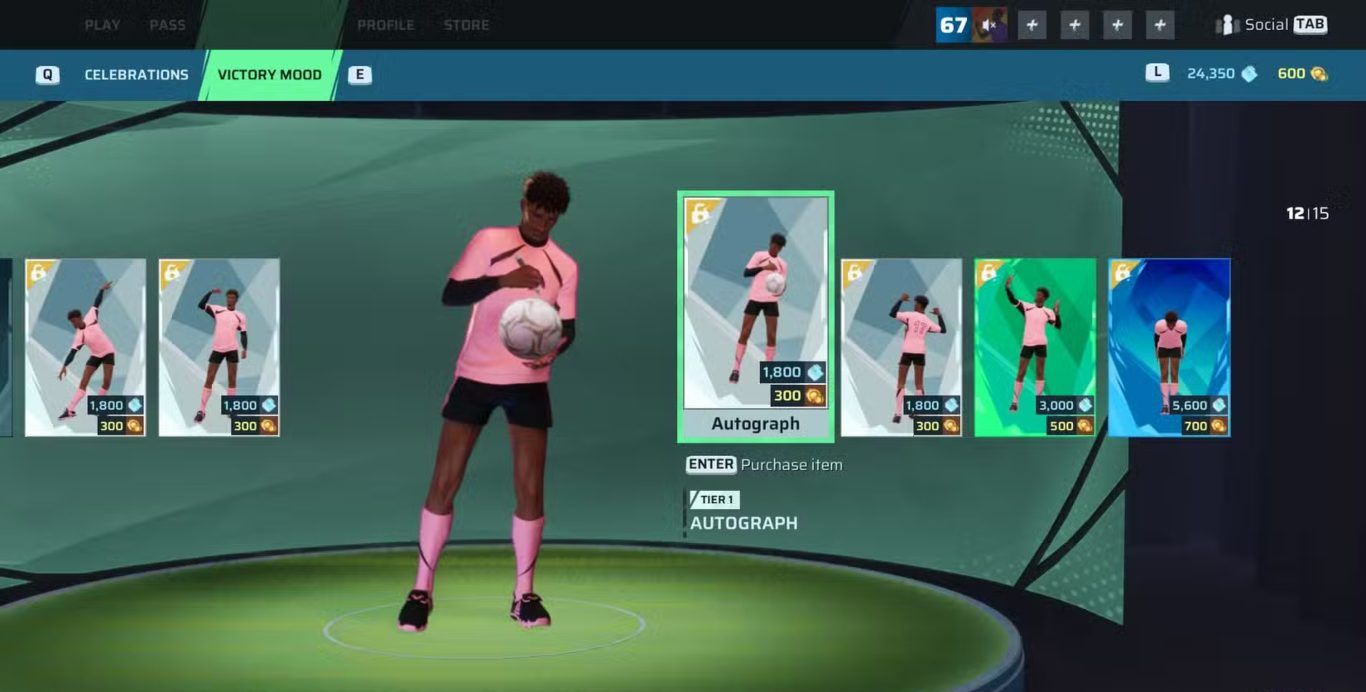The height and width of the screenshot is (692, 1366).
Task: Visit the Store menu
Action: click(x=466, y=25)
